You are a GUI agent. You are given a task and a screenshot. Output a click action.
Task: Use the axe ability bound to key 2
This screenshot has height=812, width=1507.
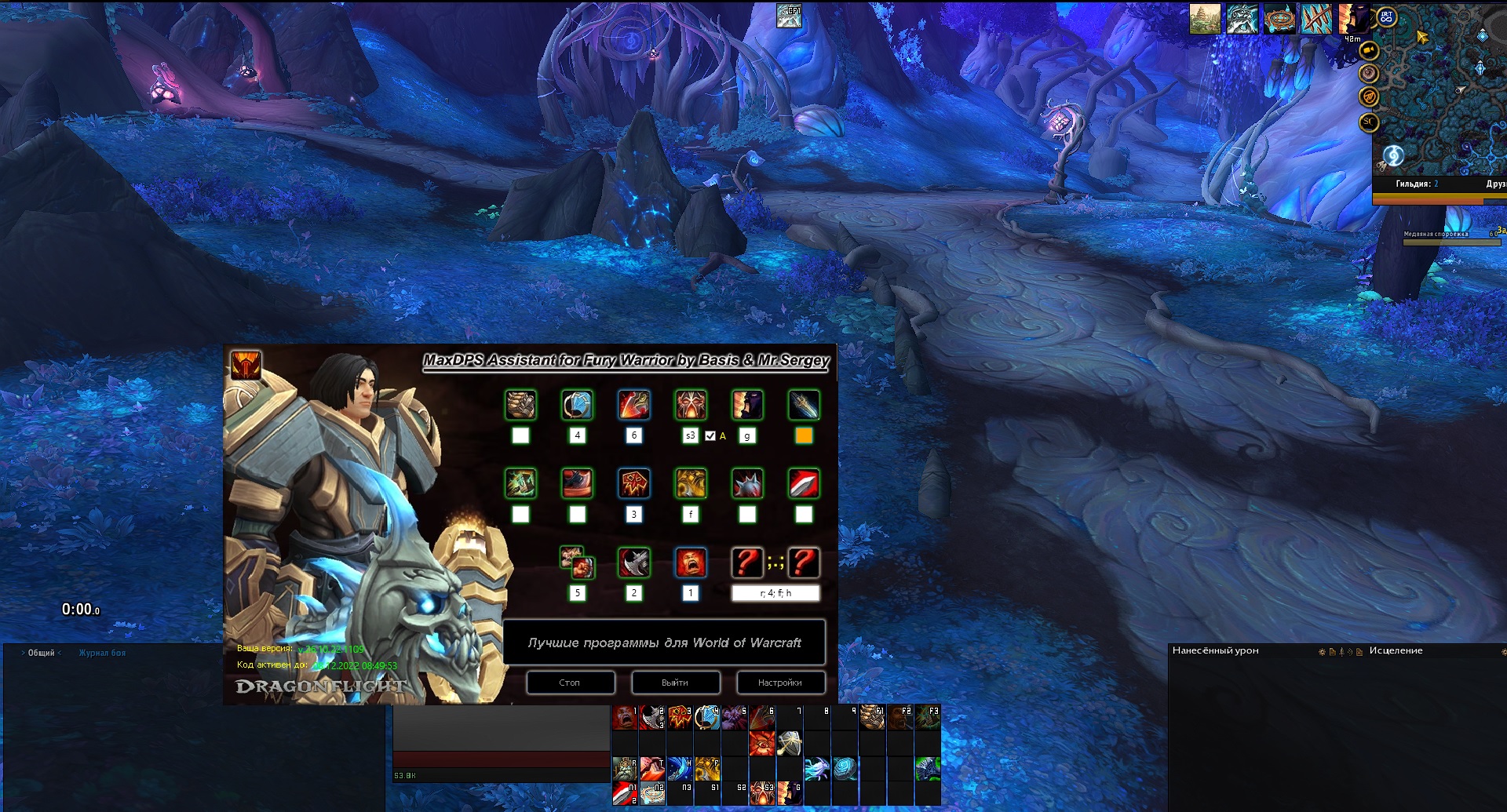click(651, 717)
